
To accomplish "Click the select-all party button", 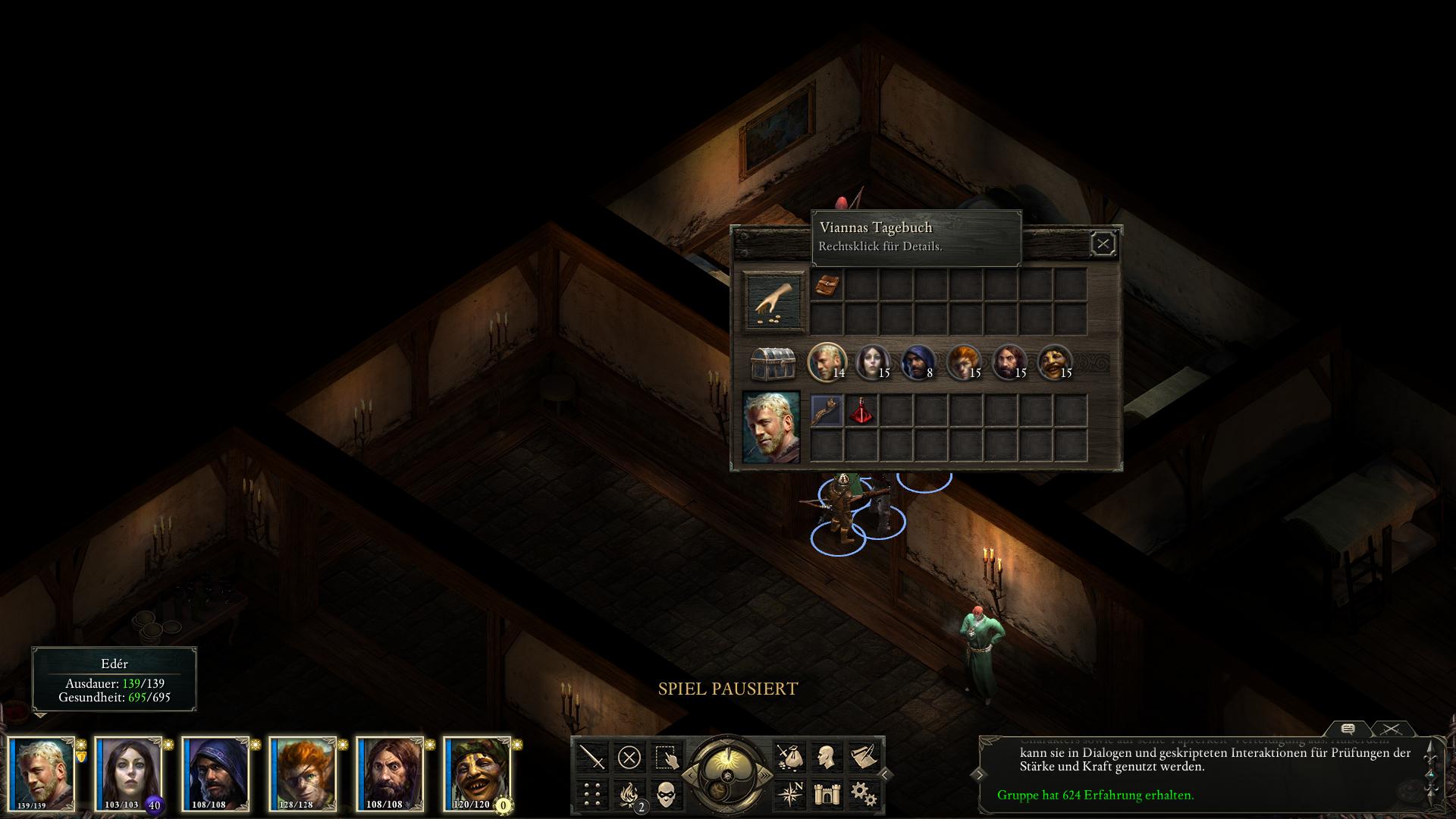I will pos(667,757).
